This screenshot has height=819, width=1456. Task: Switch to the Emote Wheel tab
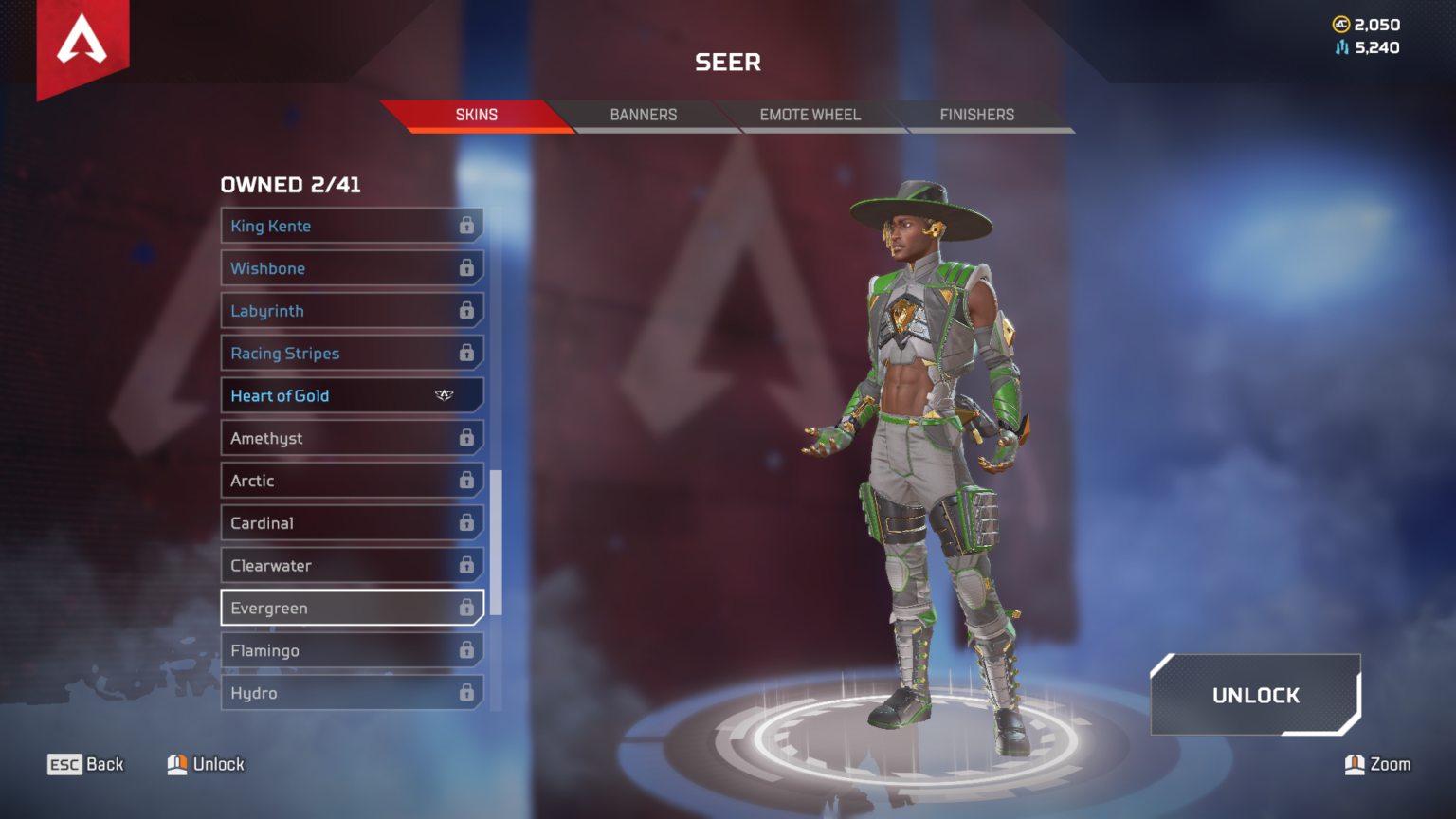[810, 115]
